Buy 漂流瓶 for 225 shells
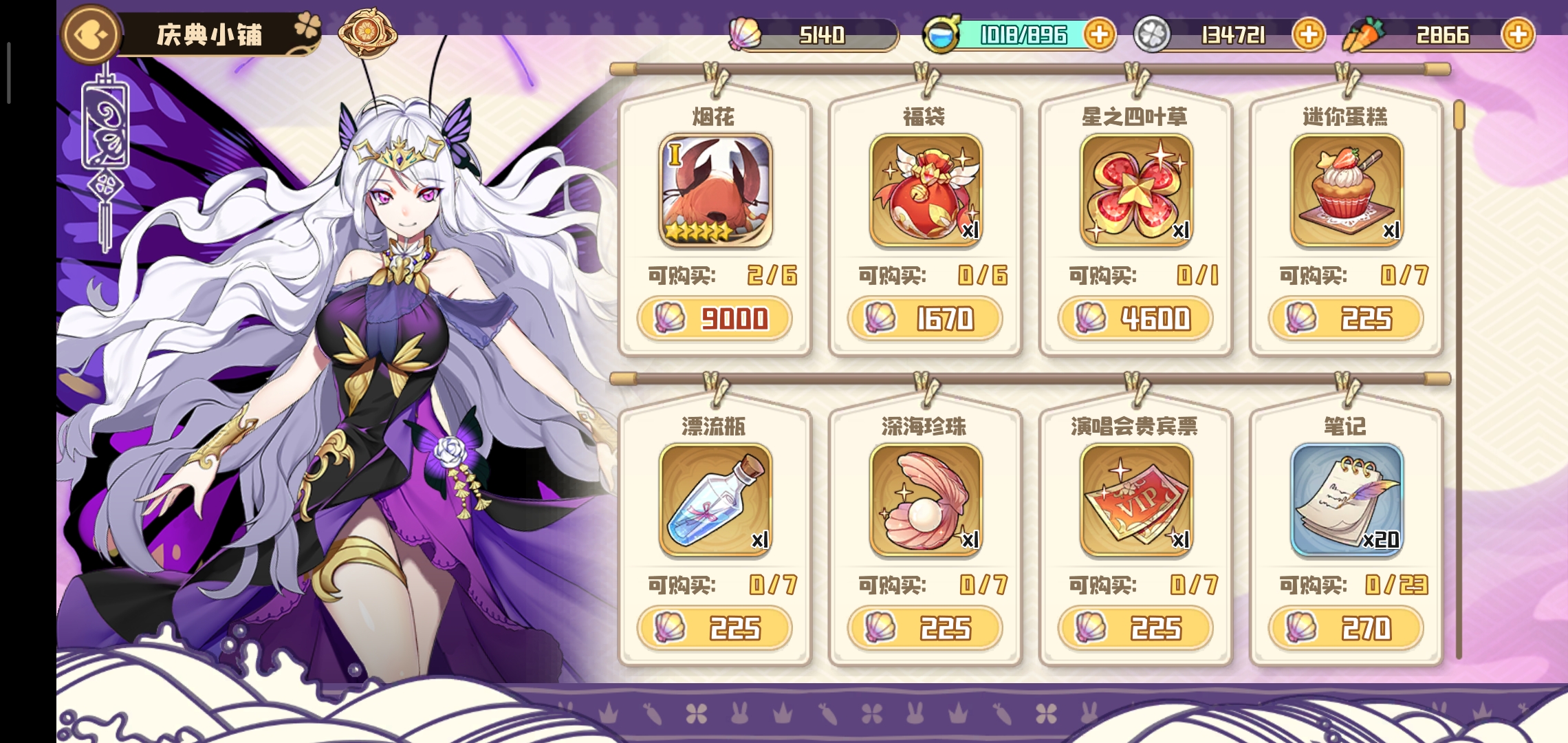The image size is (1568, 743). pyautogui.click(x=715, y=628)
